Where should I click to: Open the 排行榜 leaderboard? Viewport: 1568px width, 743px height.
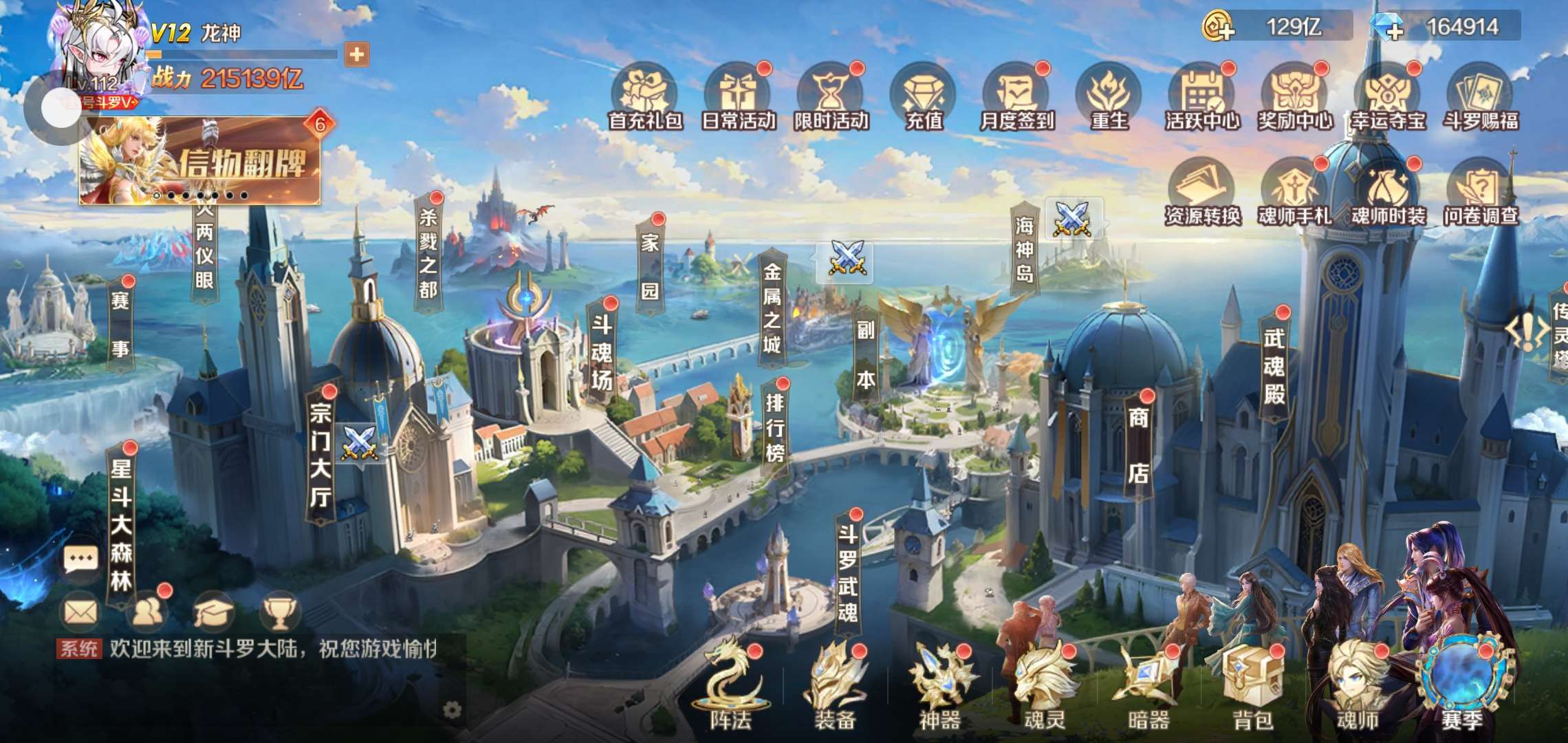[x=775, y=427]
